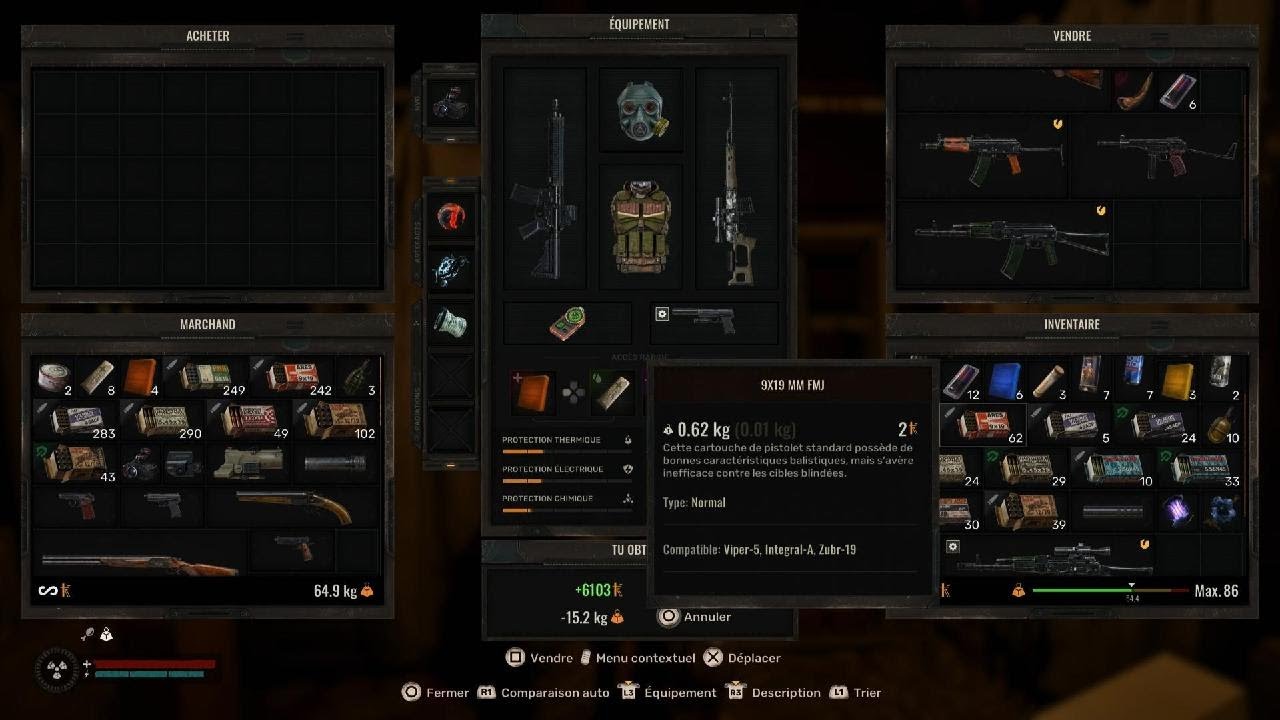Select the blue medkit in inventory

[1005, 379]
